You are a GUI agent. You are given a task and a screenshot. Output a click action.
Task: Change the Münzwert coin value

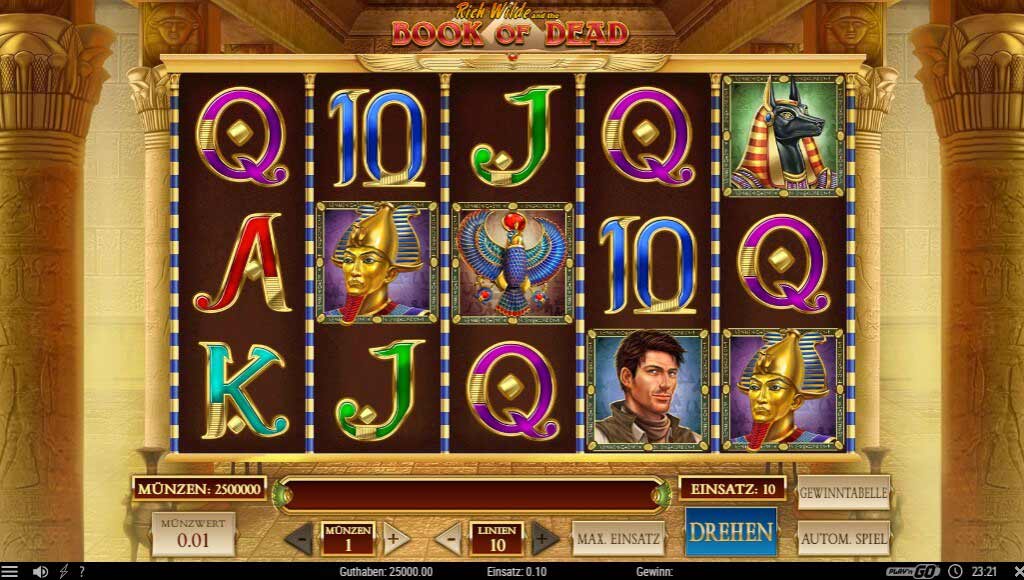pyautogui.click(x=194, y=534)
